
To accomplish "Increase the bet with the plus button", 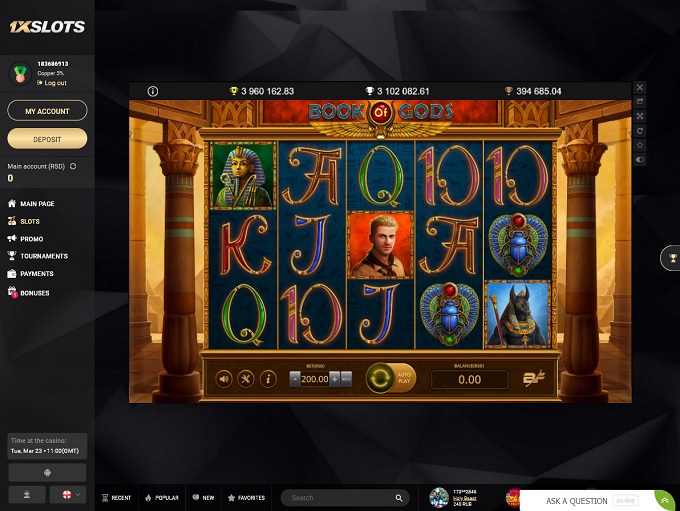I will [334, 379].
